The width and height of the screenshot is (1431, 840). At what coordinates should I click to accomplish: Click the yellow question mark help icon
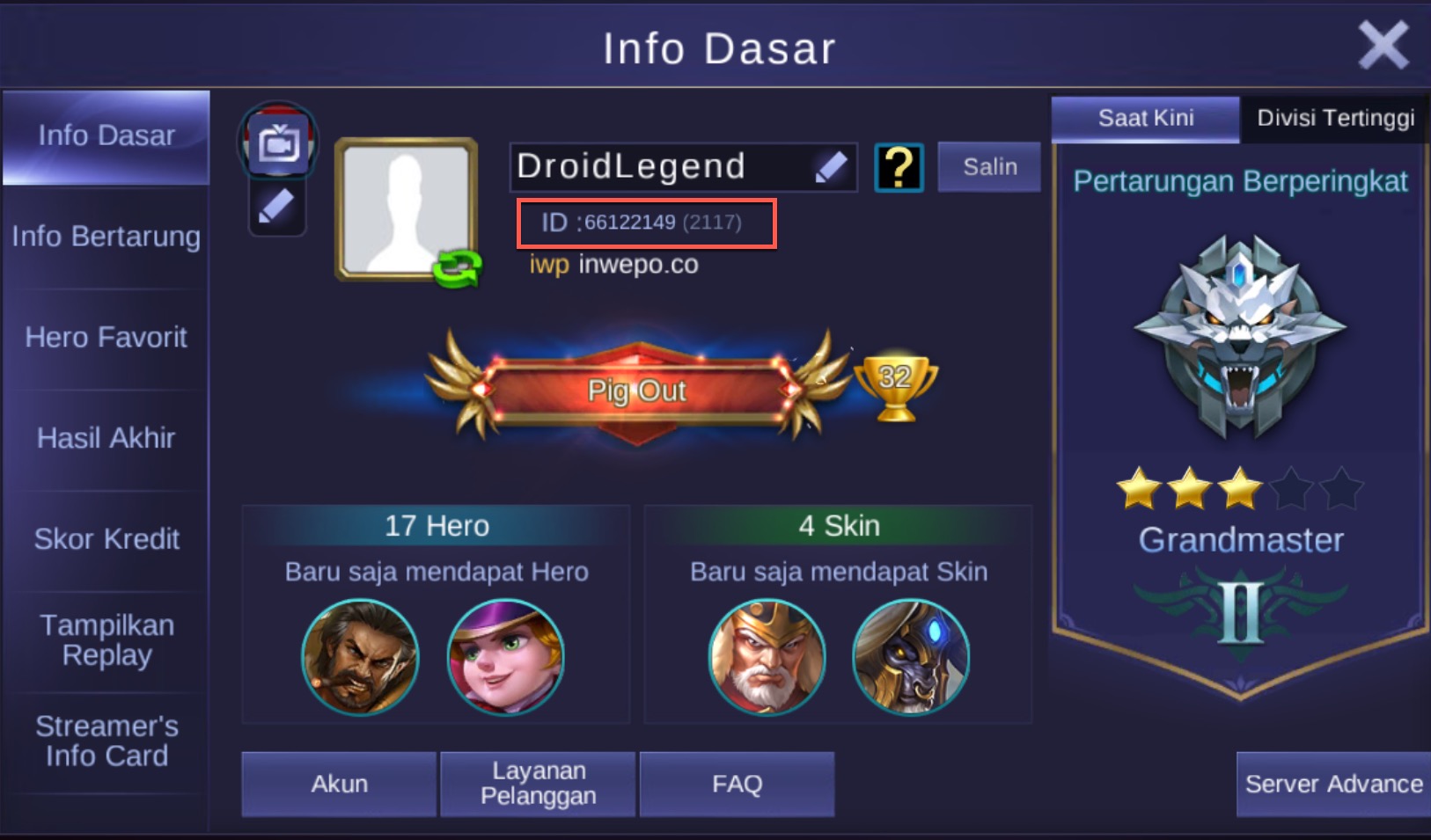899,166
